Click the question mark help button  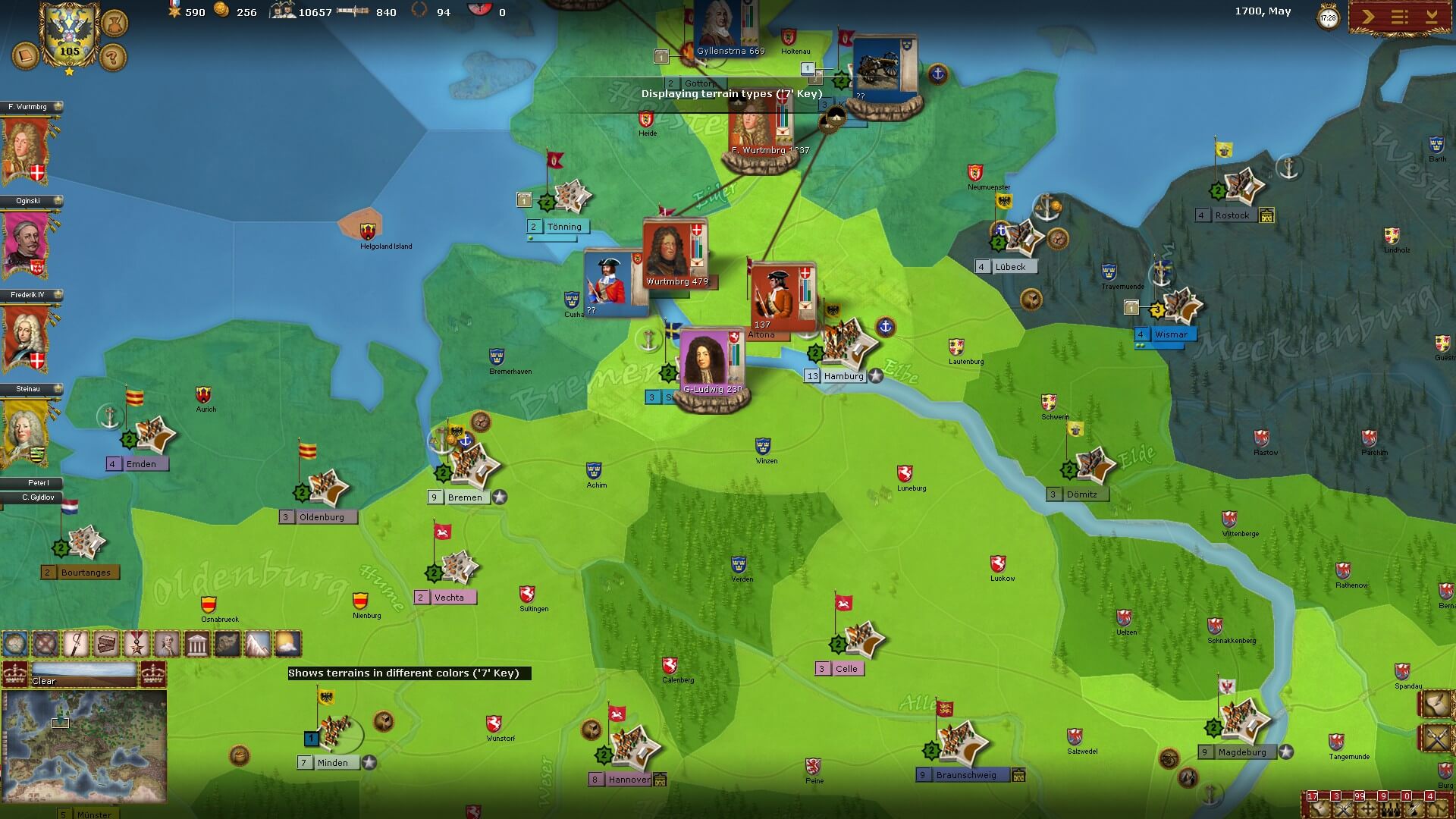click(x=113, y=57)
